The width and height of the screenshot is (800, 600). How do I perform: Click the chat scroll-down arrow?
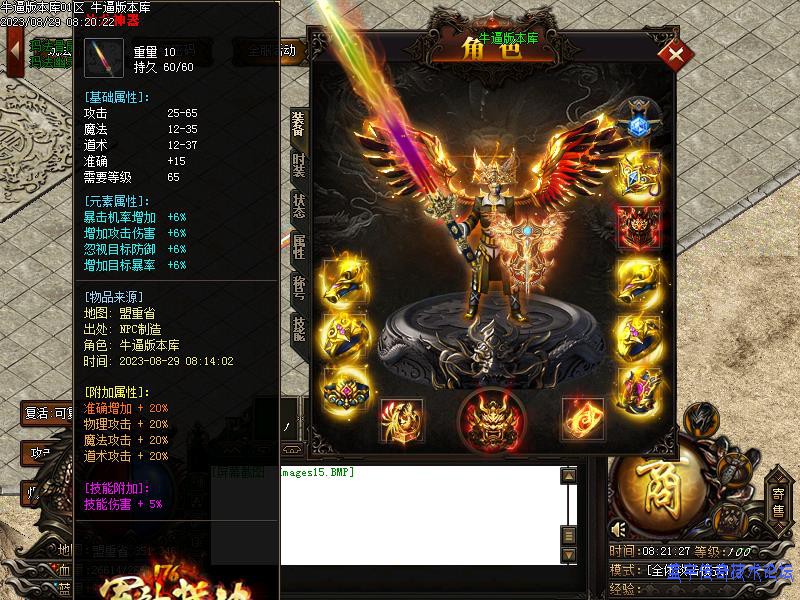point(568,554)
